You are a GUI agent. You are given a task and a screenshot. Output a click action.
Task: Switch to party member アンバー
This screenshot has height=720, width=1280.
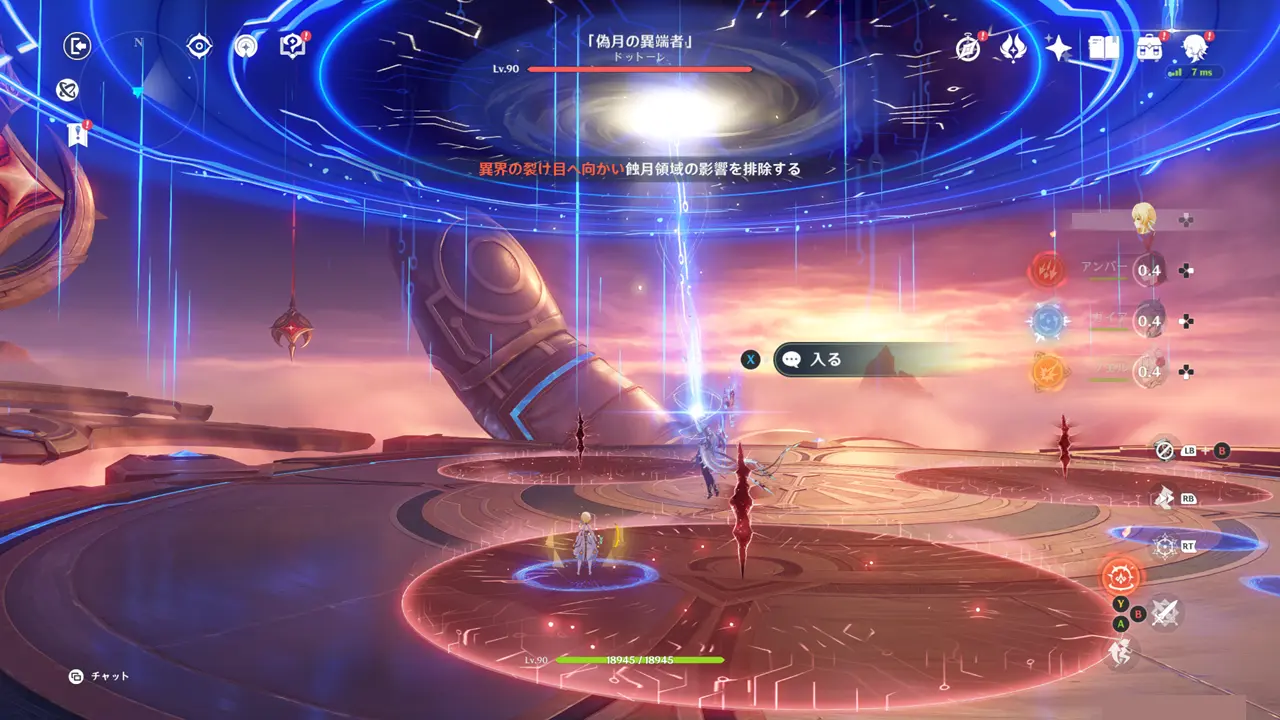click(1148, 270)
